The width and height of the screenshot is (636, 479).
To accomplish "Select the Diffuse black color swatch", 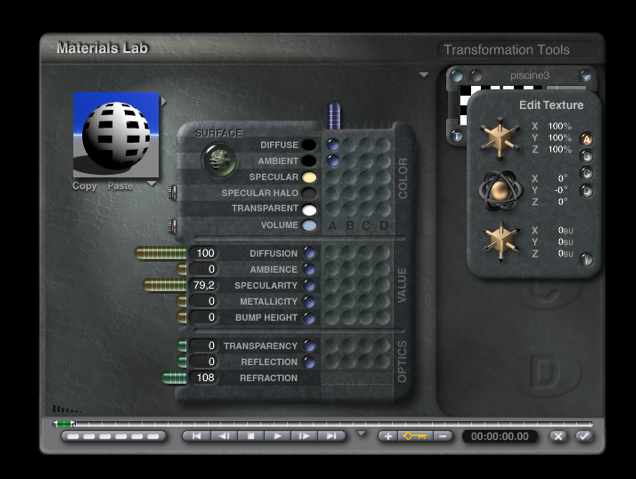I will click(309, 145).
